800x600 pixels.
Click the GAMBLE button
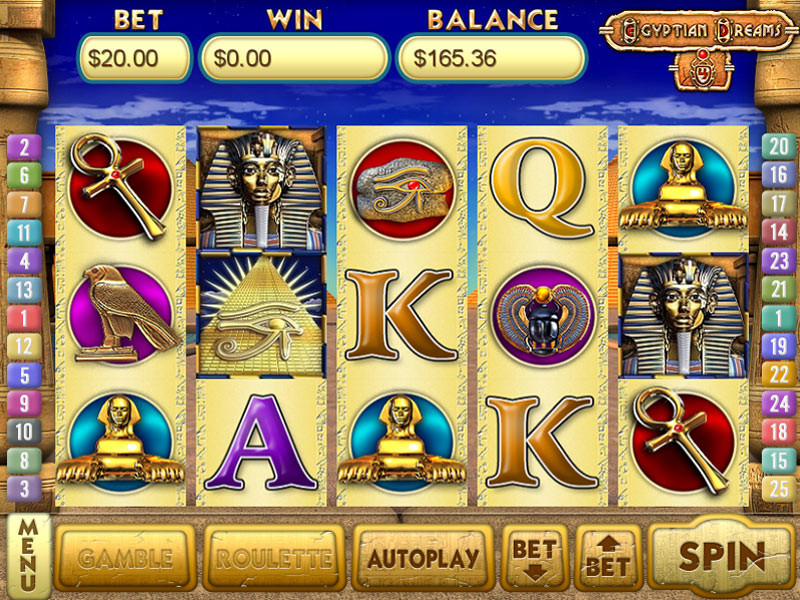[x=124, y=558]
